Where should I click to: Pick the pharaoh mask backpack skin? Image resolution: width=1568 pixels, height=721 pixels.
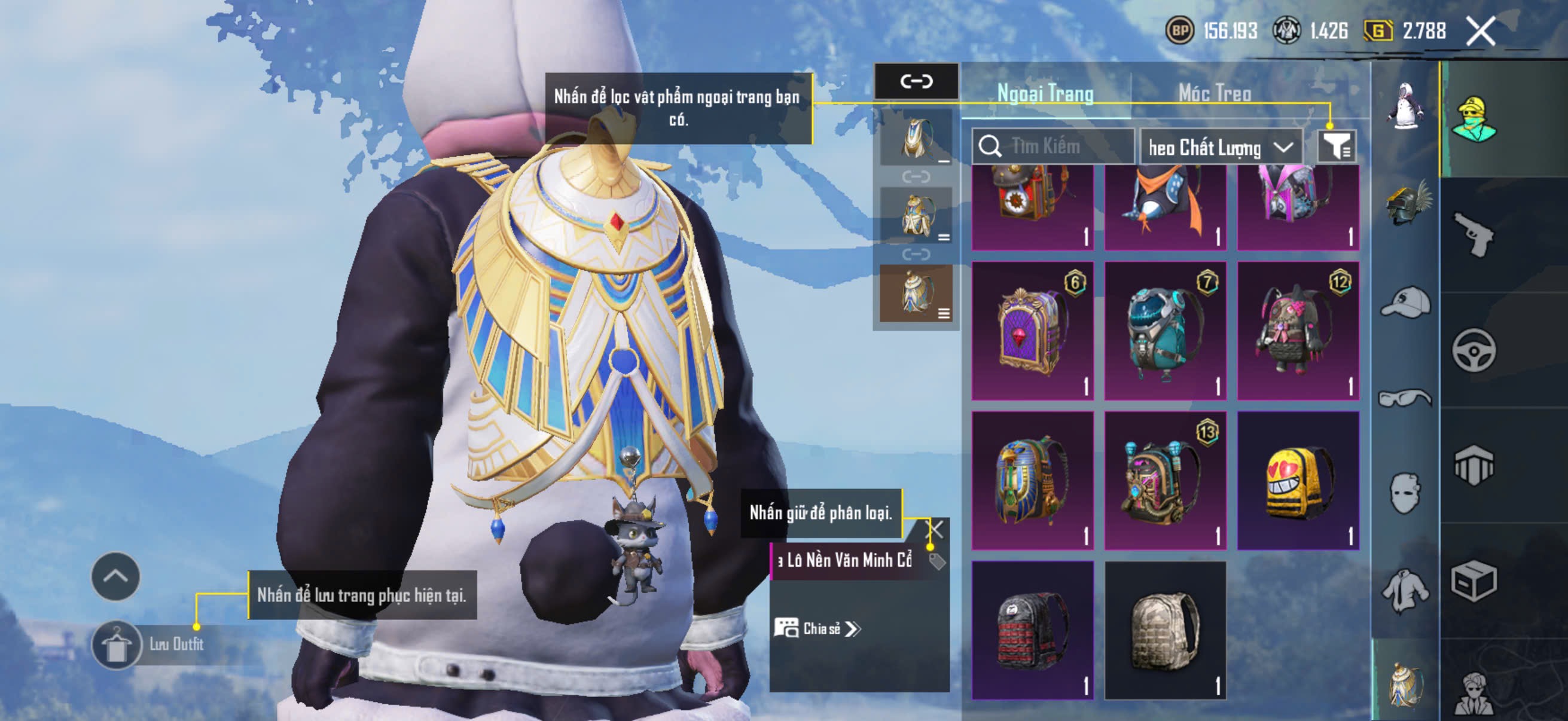pyautogui.click(x=1032, y=480)
